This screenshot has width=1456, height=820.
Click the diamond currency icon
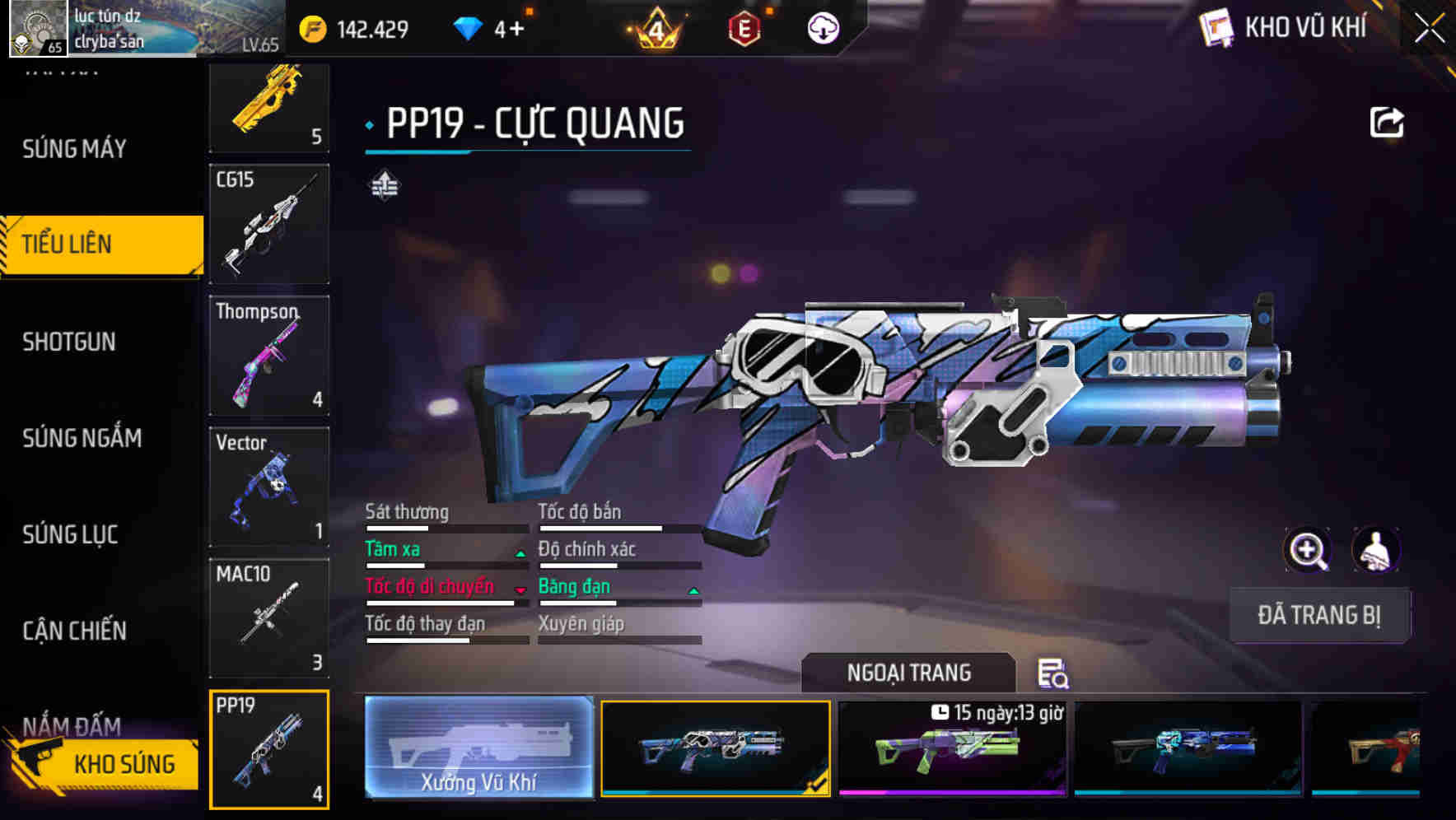469,27
